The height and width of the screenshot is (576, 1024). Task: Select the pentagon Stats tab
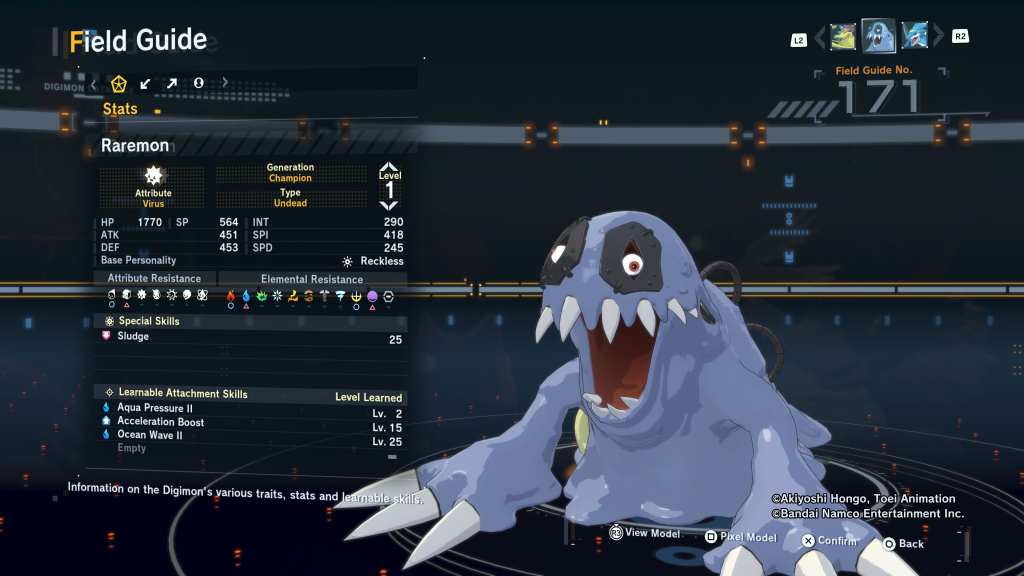119,83
